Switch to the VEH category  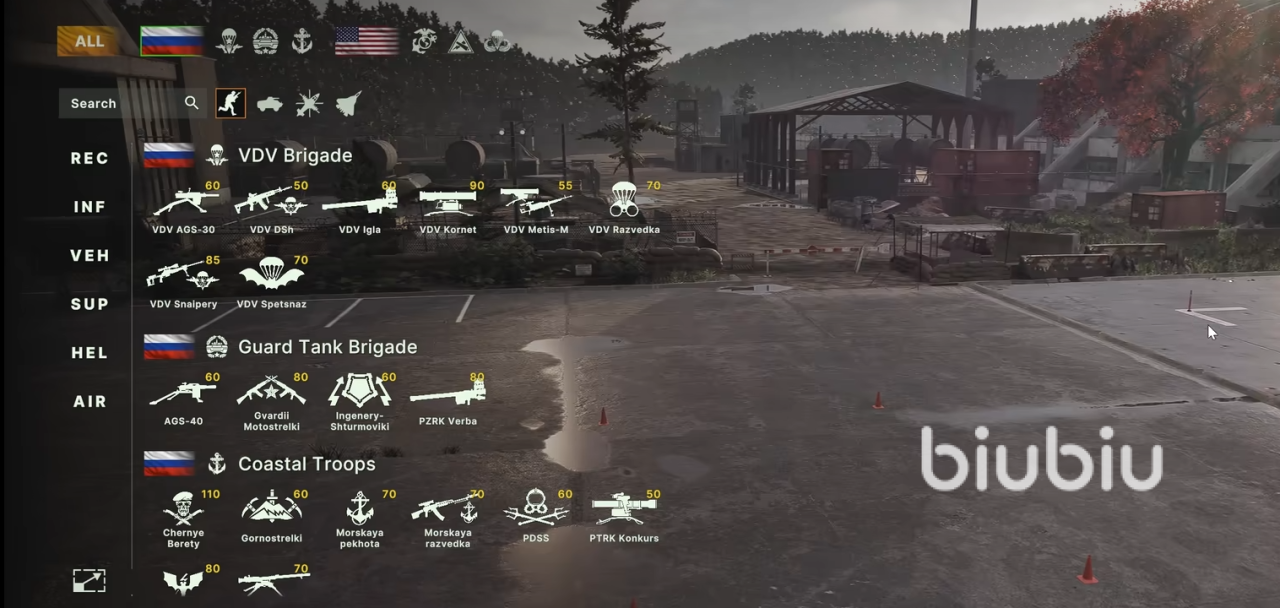(x=90, y=255)
